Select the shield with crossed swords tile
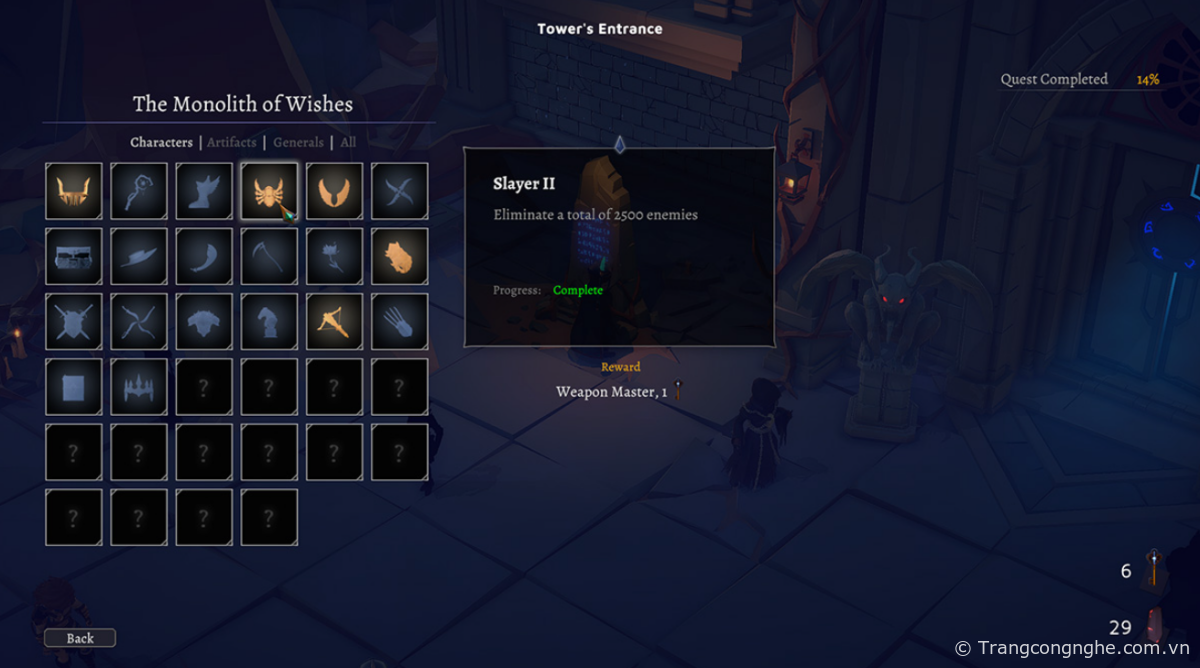The height and width of the screenshot is (668, 1200). [x=74, y=321]
